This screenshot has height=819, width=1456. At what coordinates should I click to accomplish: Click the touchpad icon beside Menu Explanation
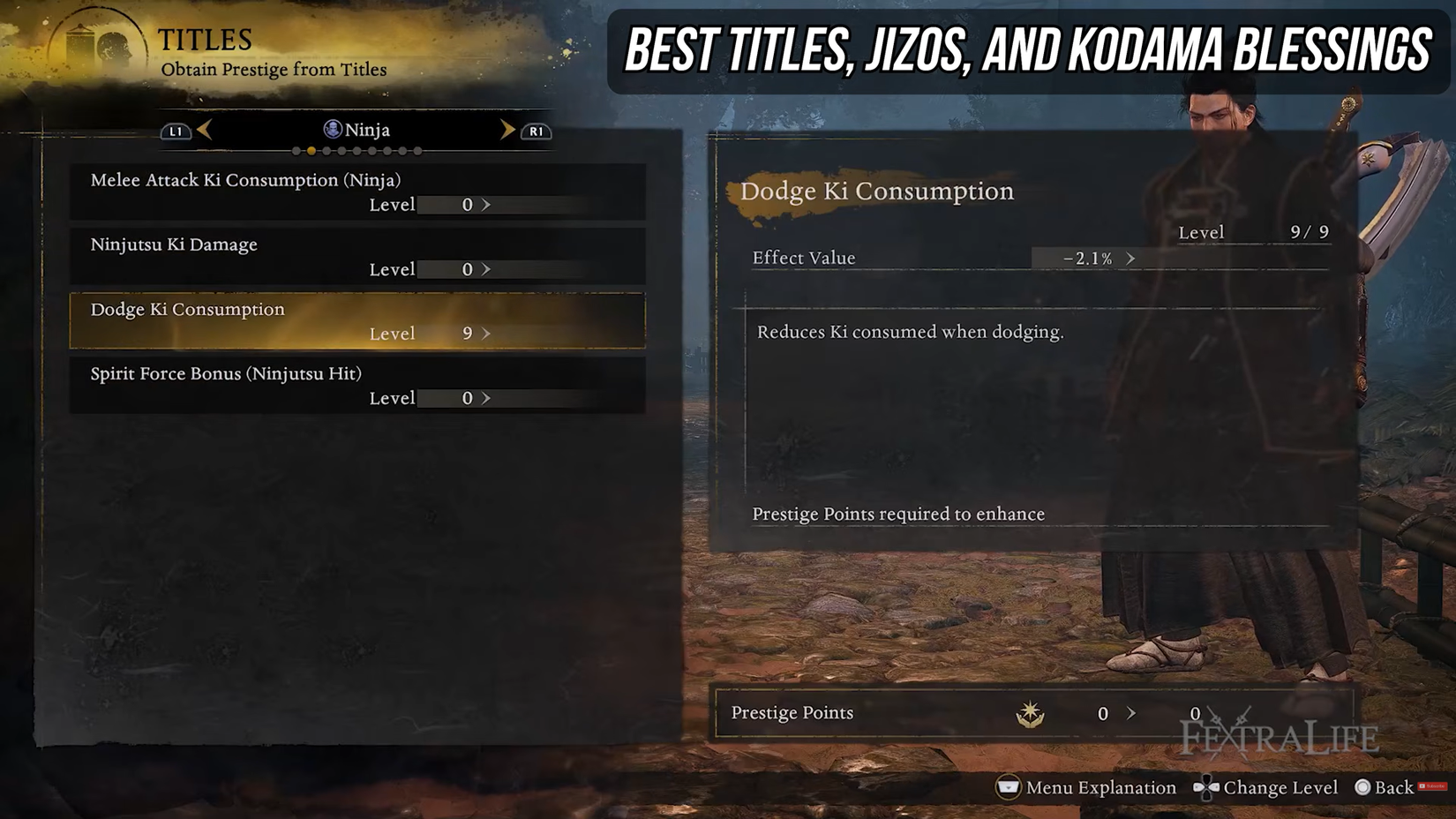pyautogui.click(x=1007, y=787)
